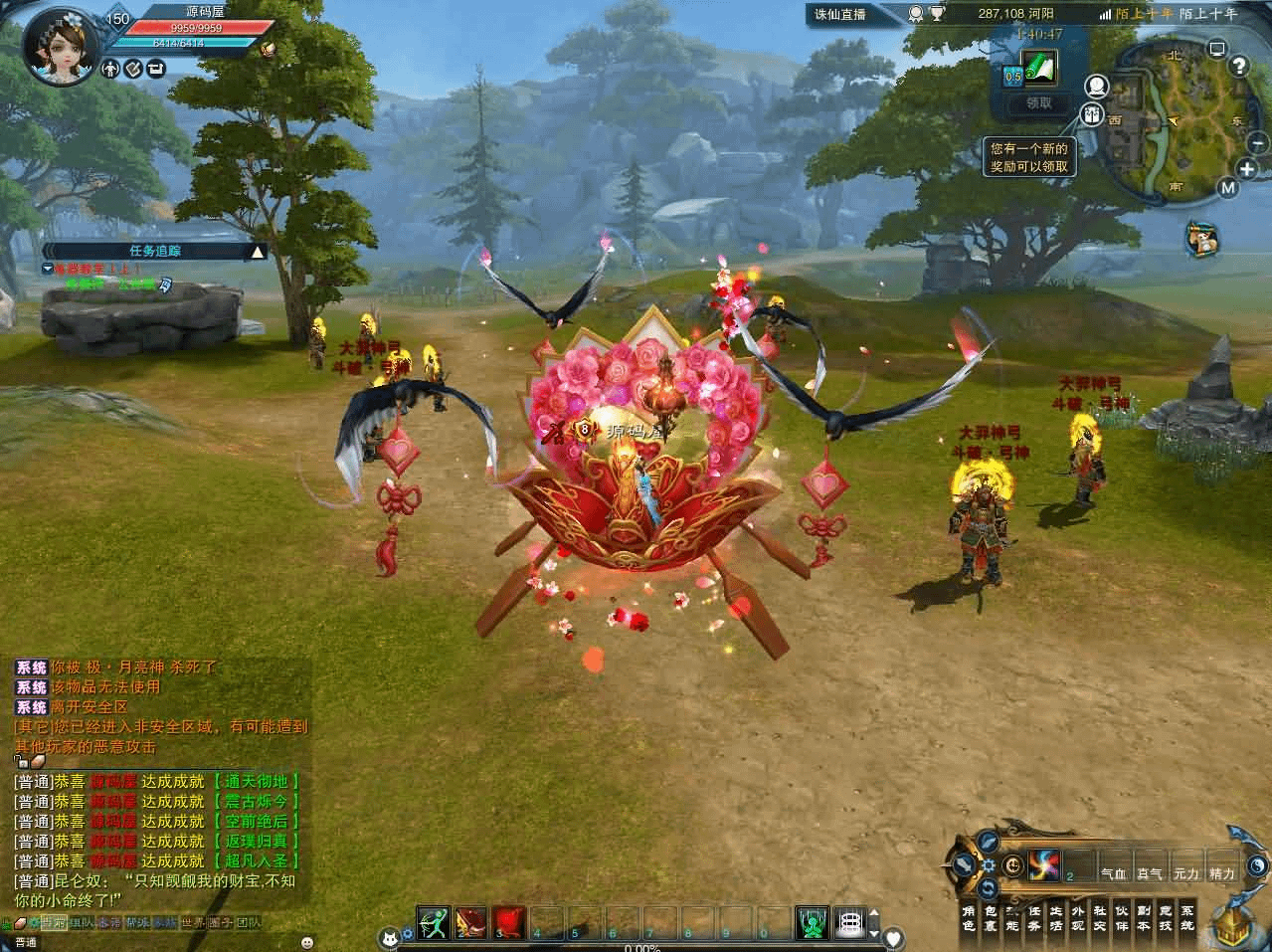
Task: Claim the reward with the 领取 button
Action: [x=1030, y=102]
